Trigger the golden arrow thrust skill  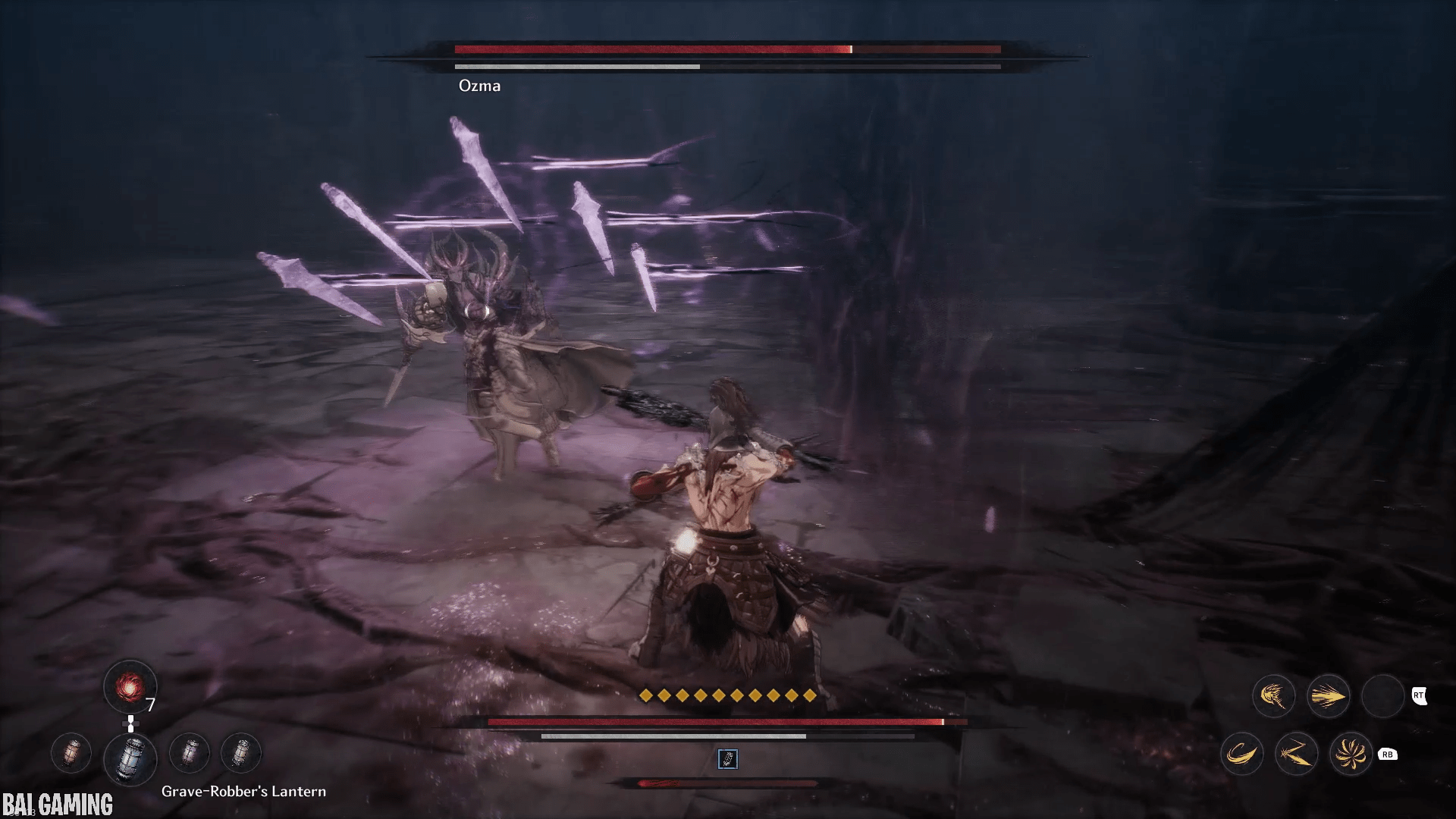pyautogui.click(x=1328, y=696)
